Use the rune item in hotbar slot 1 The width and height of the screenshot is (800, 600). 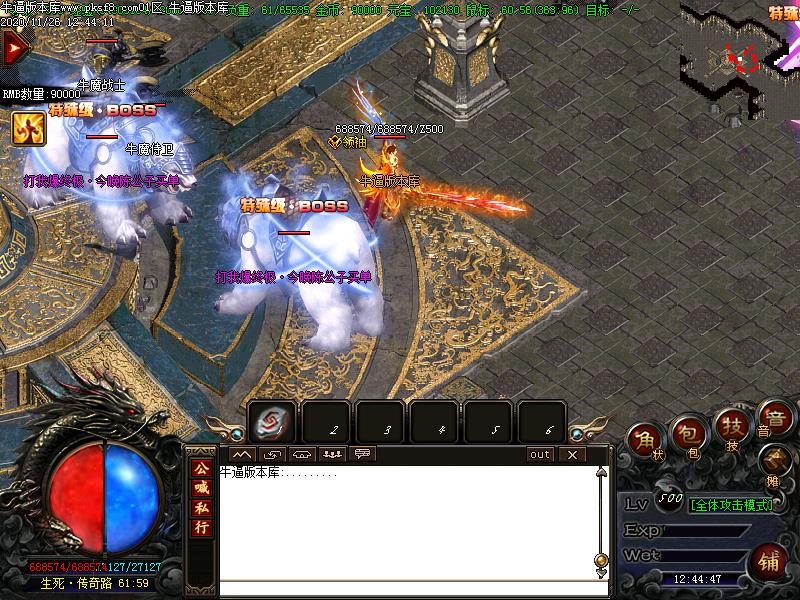[272, 421]
